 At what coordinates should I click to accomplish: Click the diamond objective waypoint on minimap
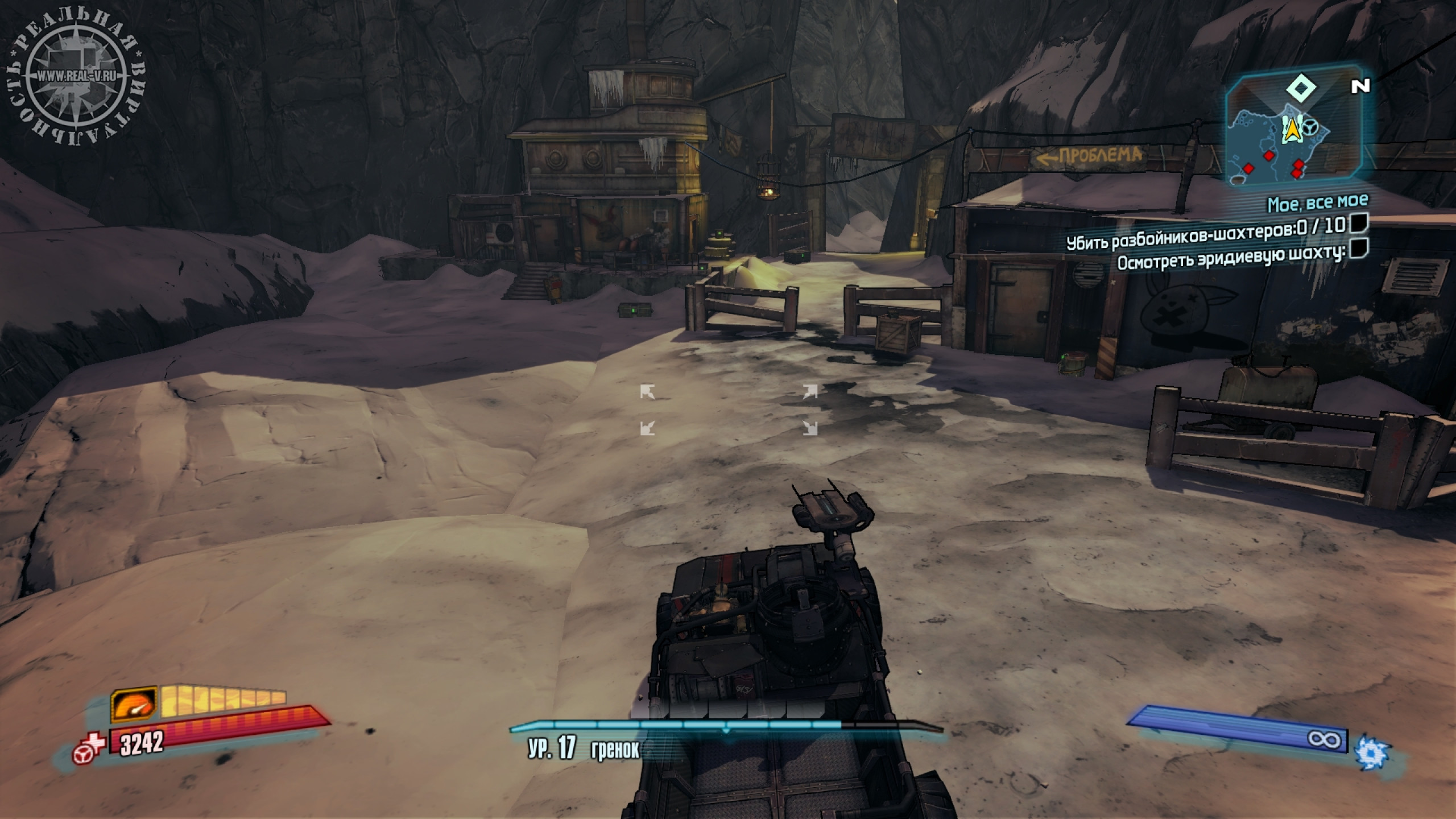point(1301,88)
